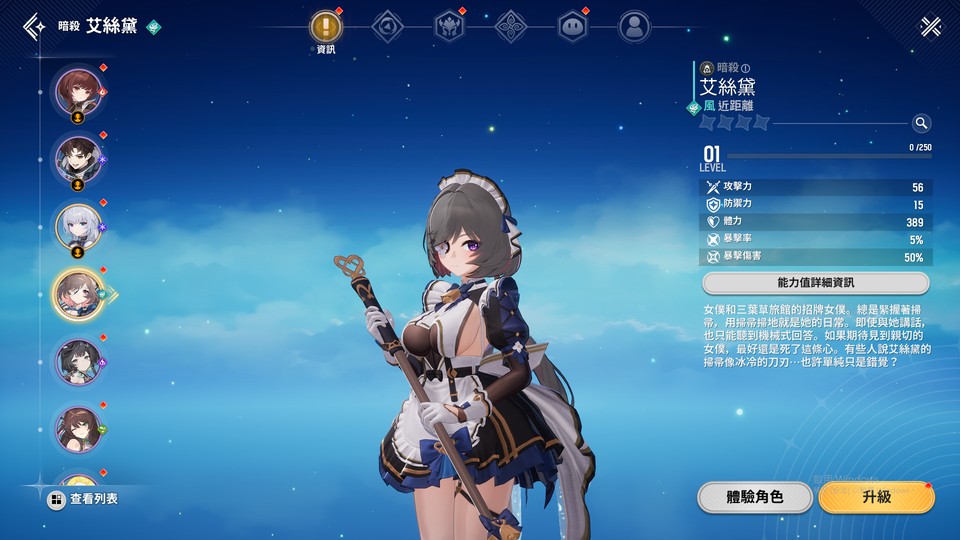
Task: Go back with the top-left arrow
Action: click(35, 26)
